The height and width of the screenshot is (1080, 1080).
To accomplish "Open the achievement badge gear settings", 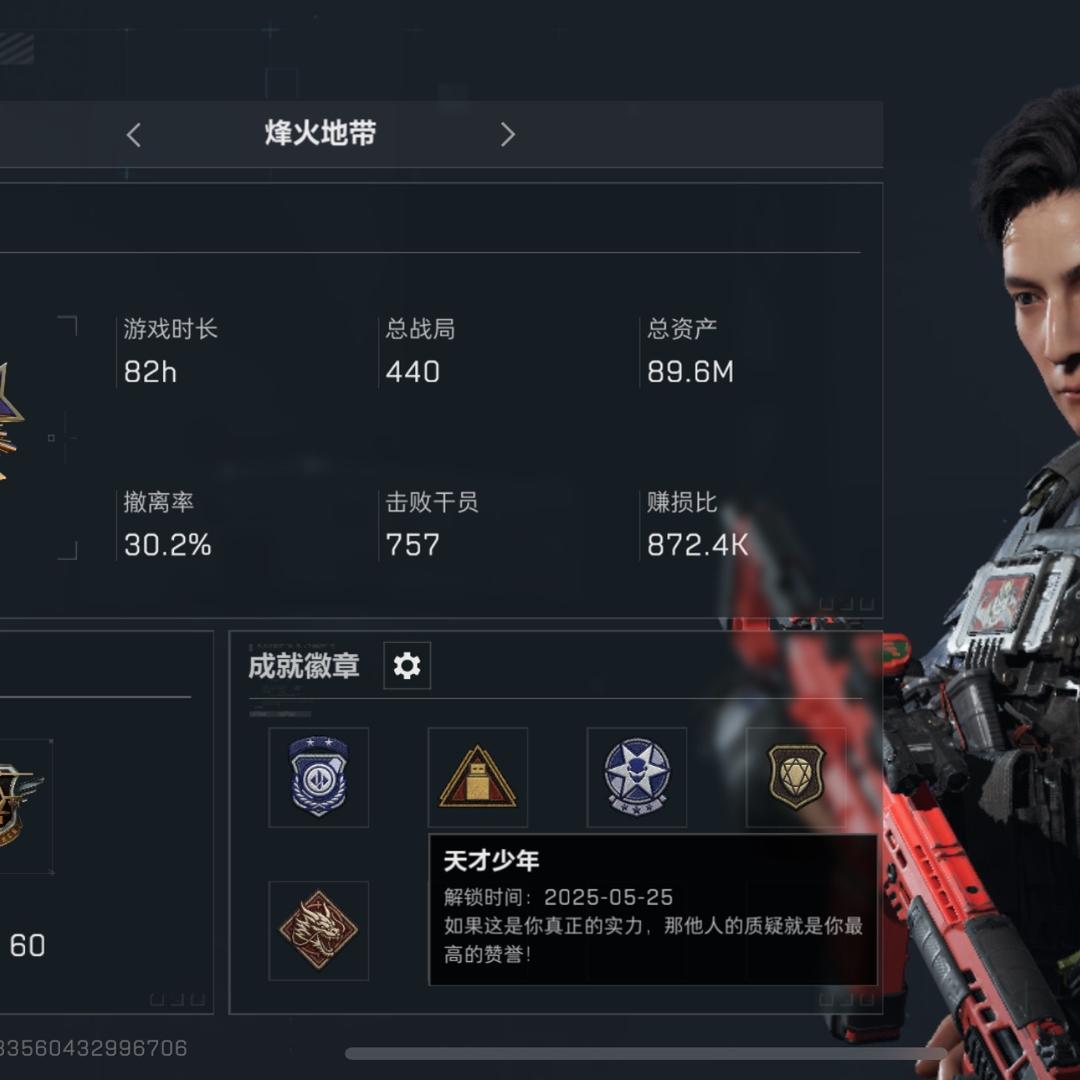I will 407,666.
